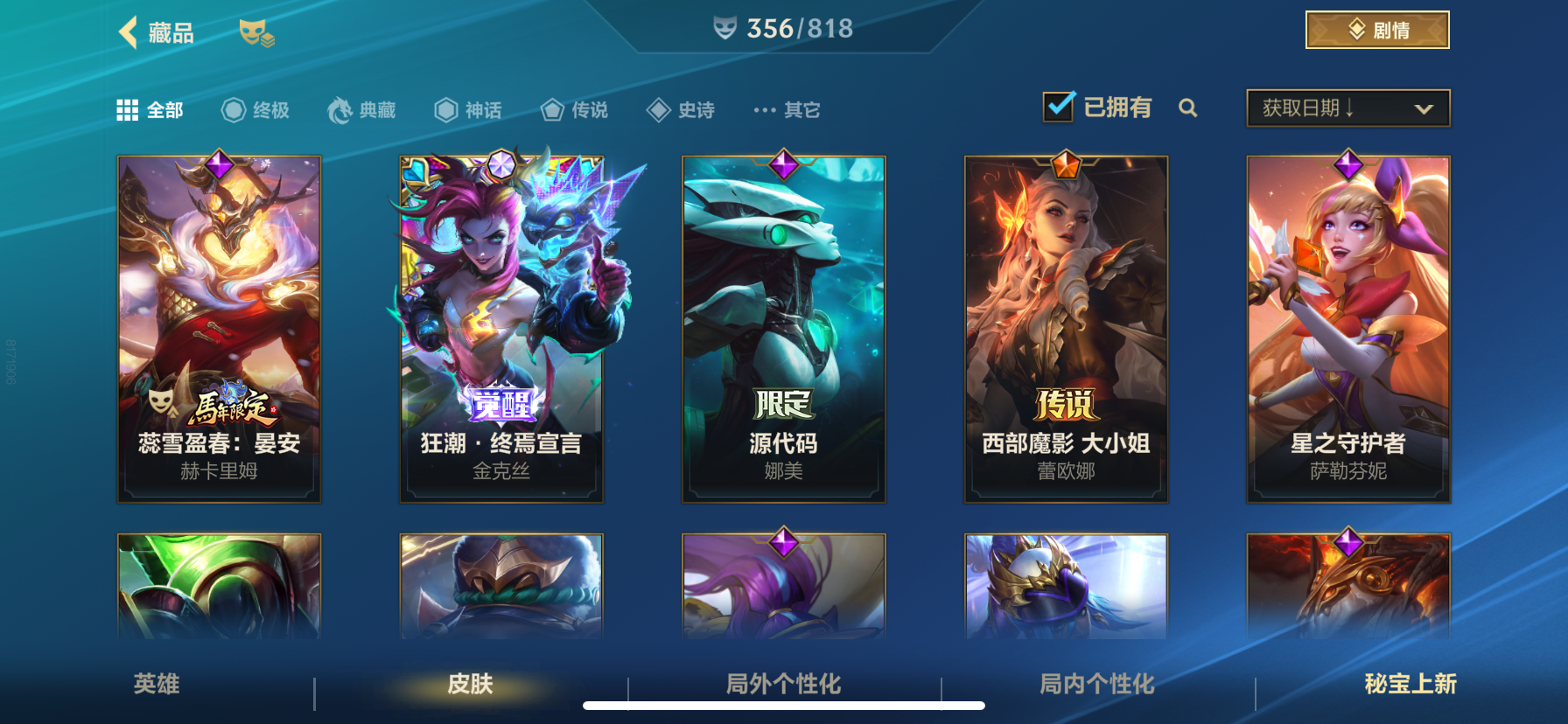
Task: Select the 传说 rarity filter icon
Action: [551, 109]
